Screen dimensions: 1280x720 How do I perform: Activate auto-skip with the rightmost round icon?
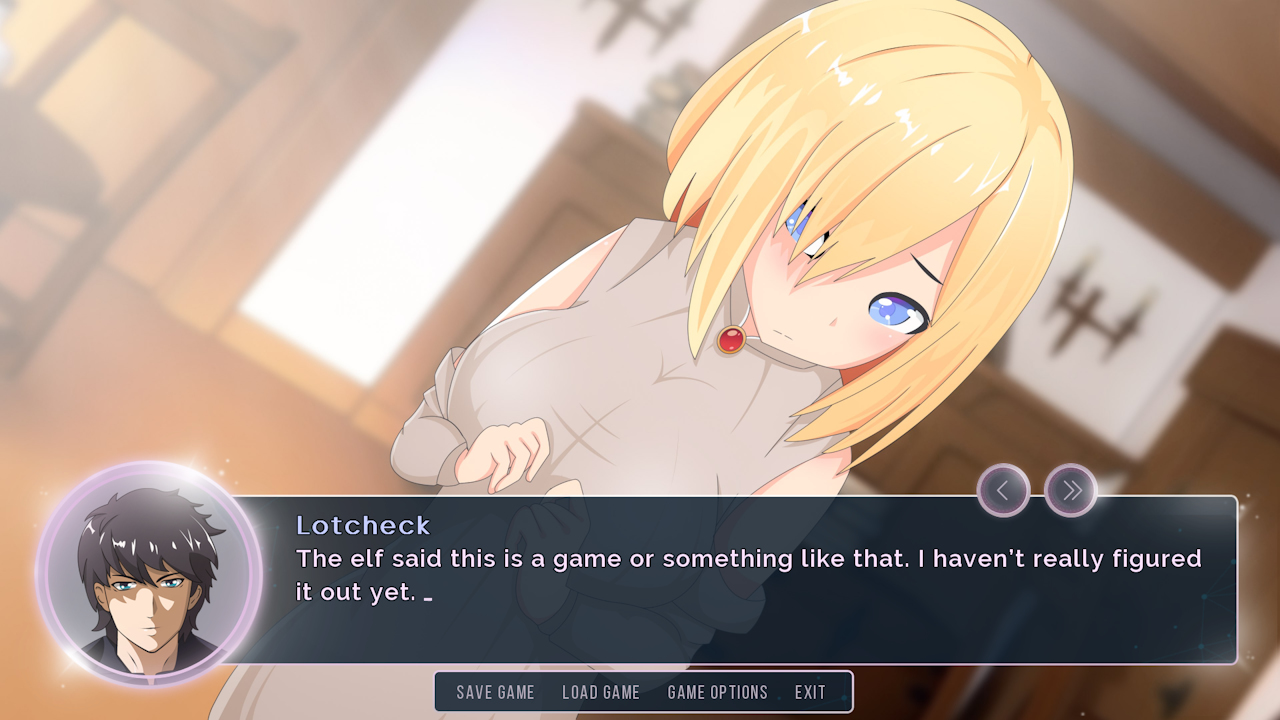pyautogui.click(x=1070, y=491)
